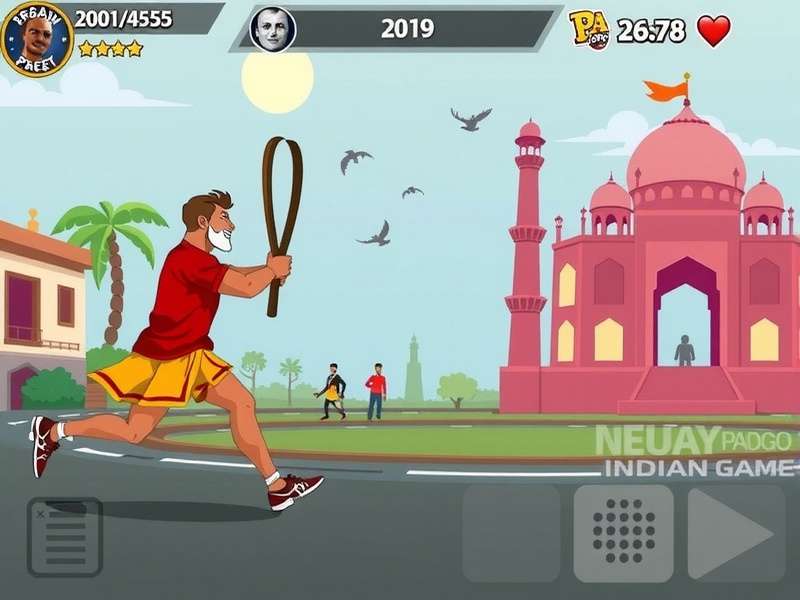Click the blank square button
800x600 pixels.
coord(511,534)
